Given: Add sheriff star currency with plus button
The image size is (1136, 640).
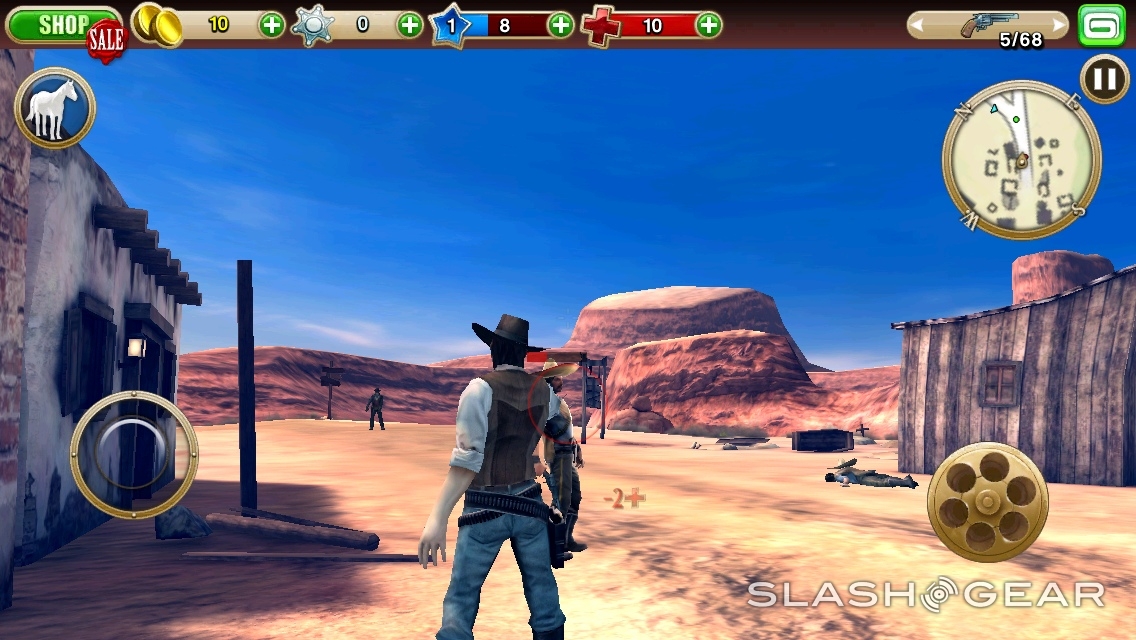Looking at the screenshot, I should click(x=410, y=25).
